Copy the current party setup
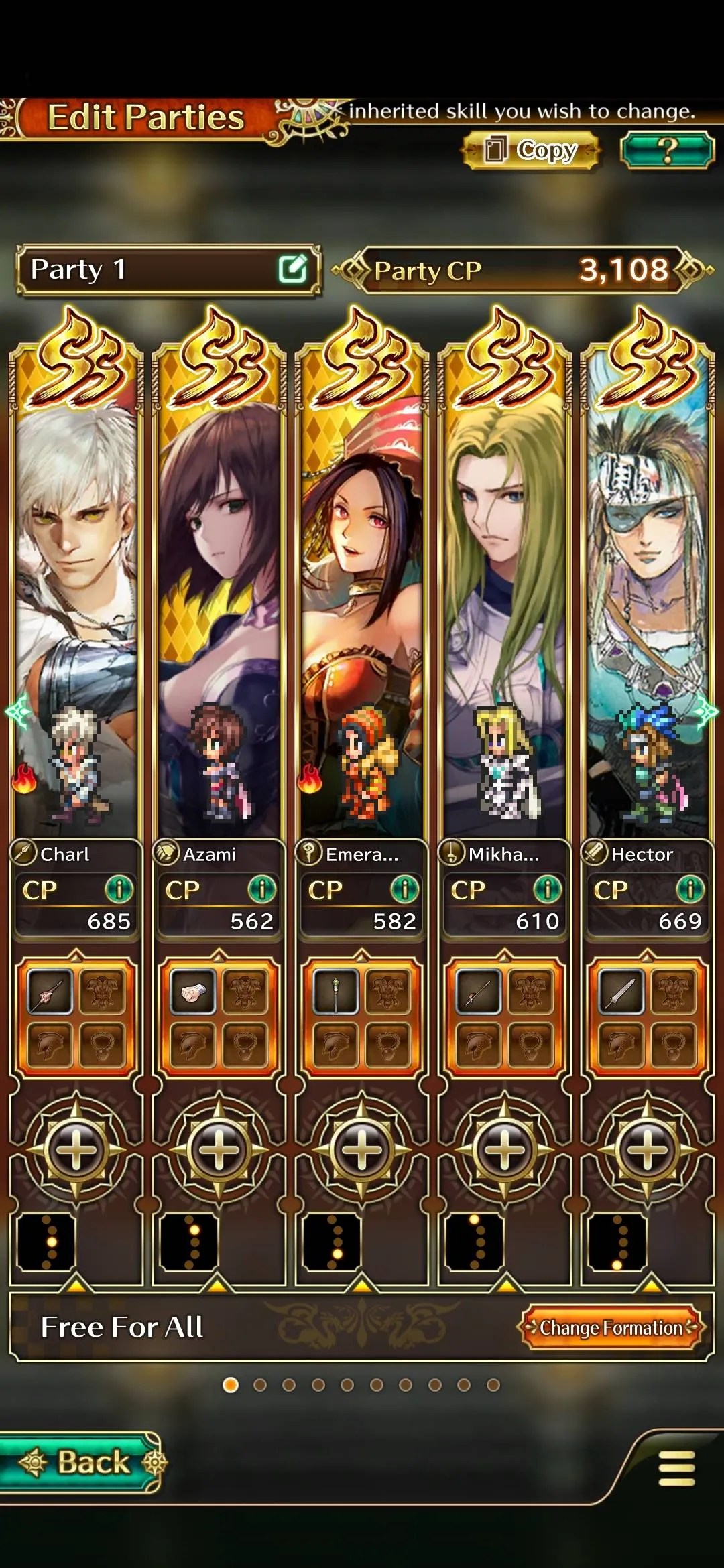The height and width of the screenshot is (1568, 724). click(530, 150)
